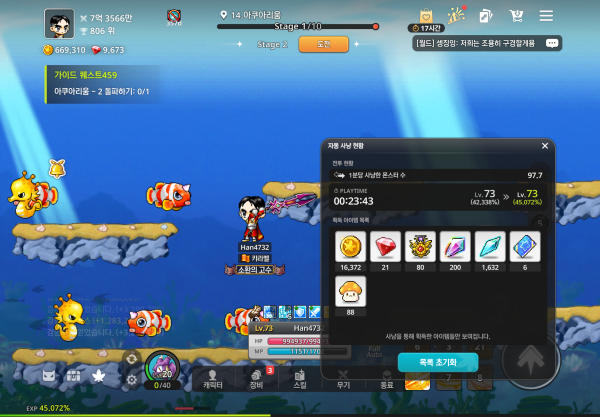Open Guide Quest 459 tracker
The width and height of the screenshot is (600, 417).
click(100, 82)
